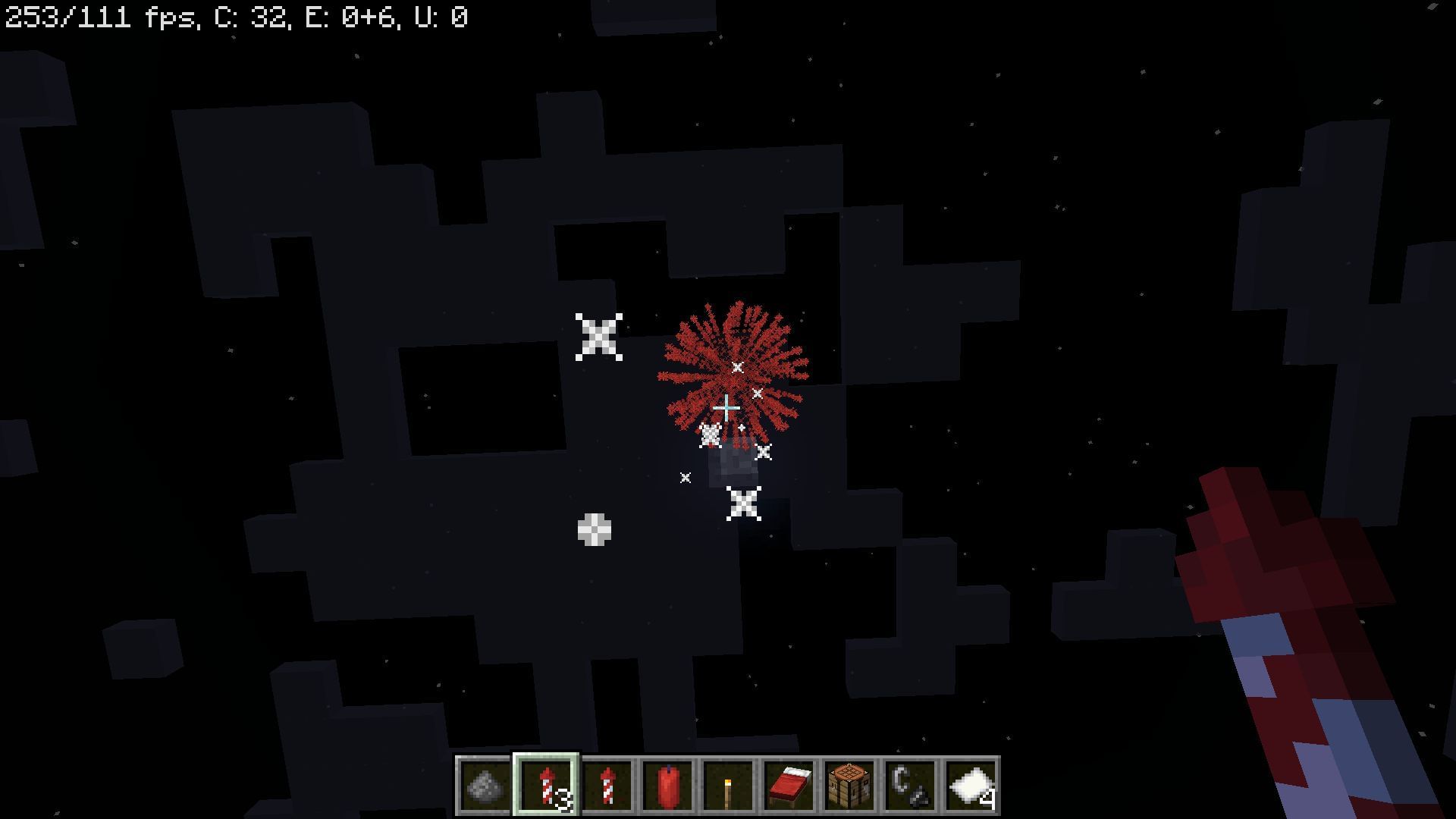Screen dimensions: 1456x819
Task: Select the stack of four paper items
Action: (x=971, y=787)
